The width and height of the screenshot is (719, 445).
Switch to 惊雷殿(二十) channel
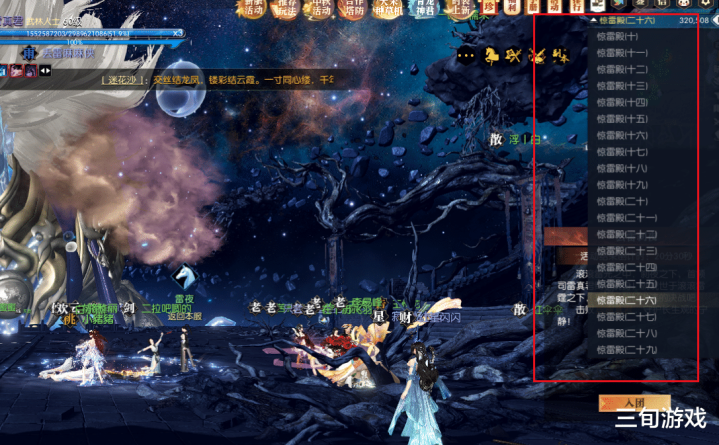tap(622, 201)
